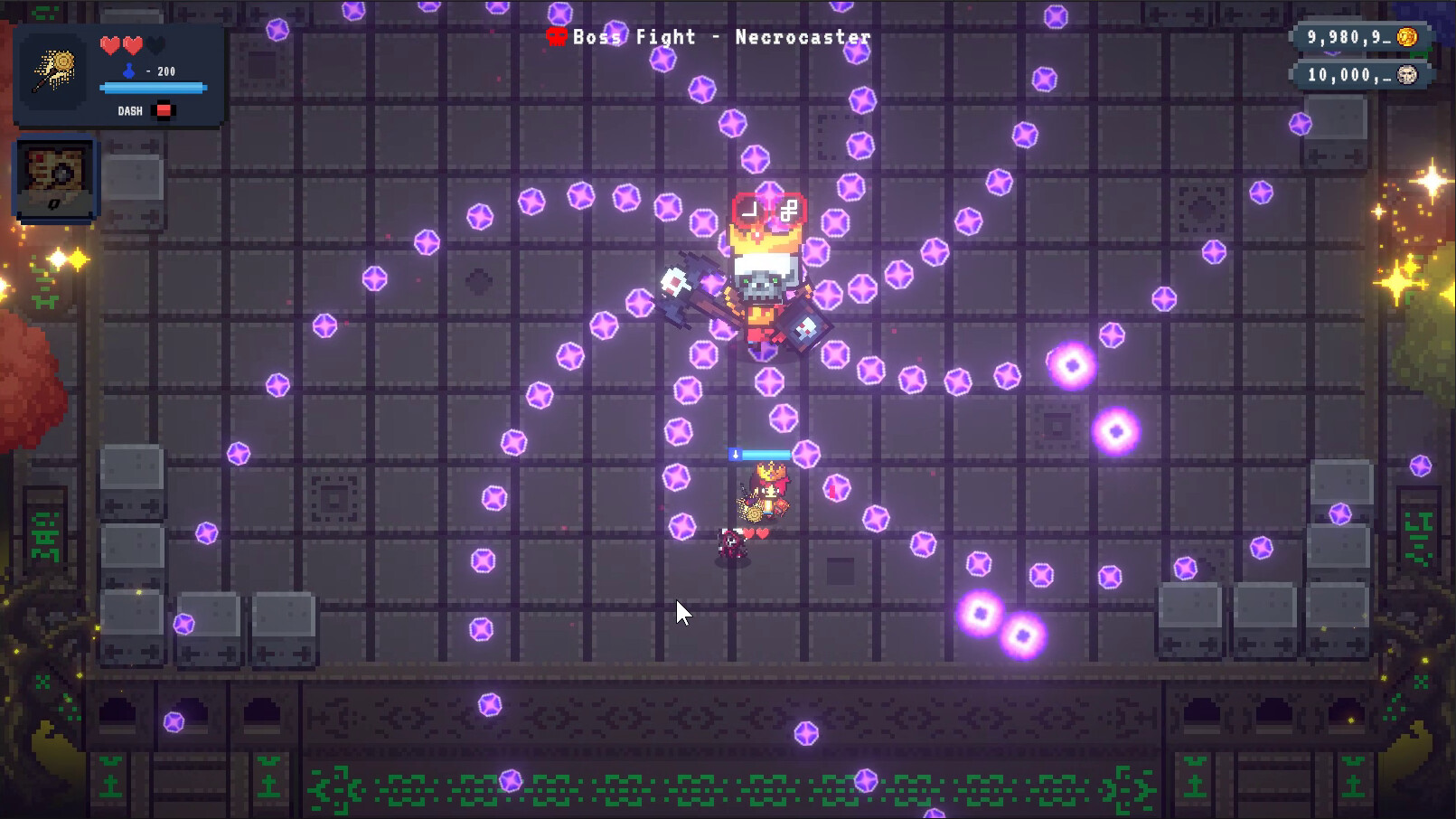Expand the skull counter showing 10,000

click(1351, 76)
